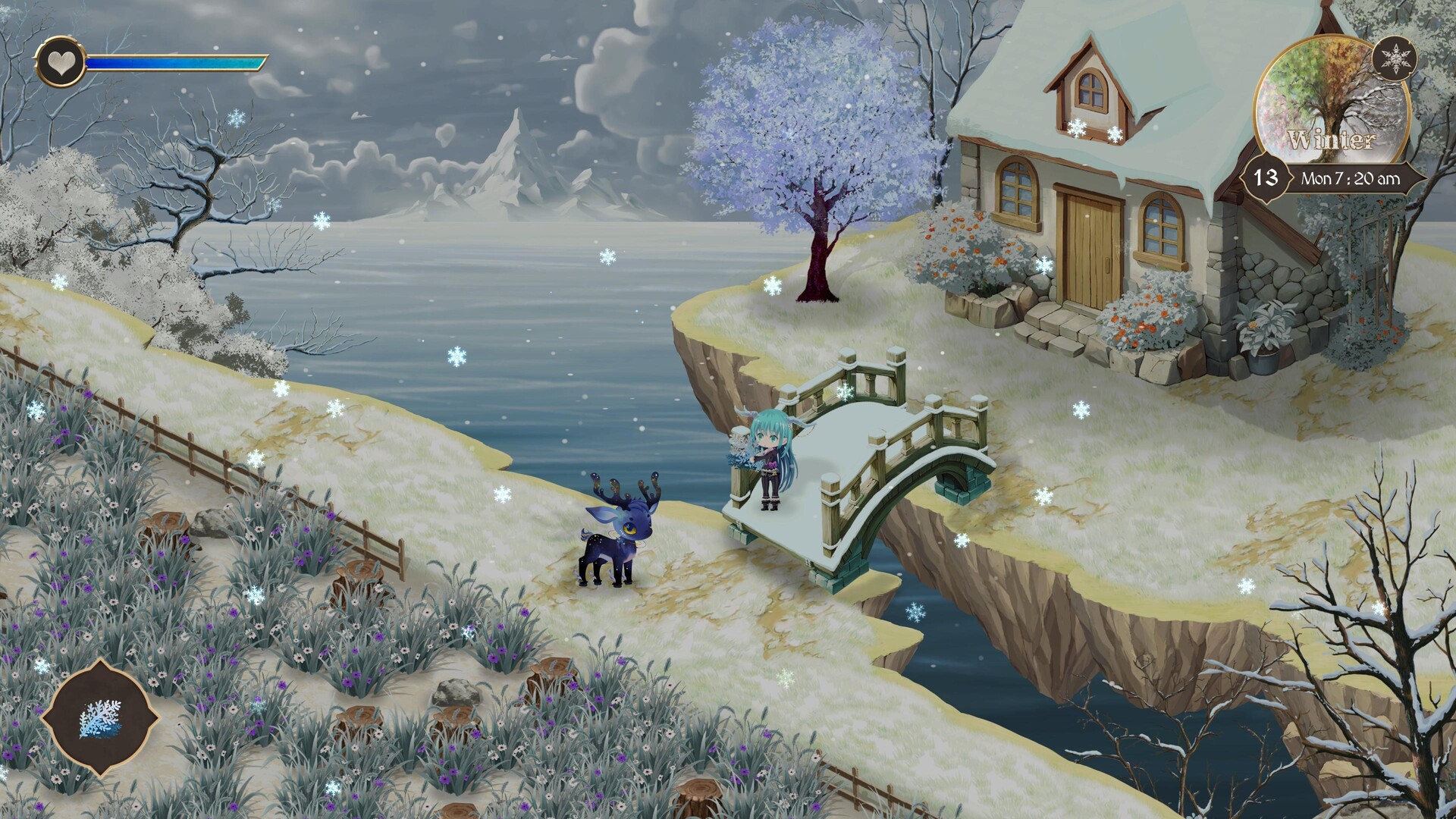Toggle the Winter season display

[1332, 139]
